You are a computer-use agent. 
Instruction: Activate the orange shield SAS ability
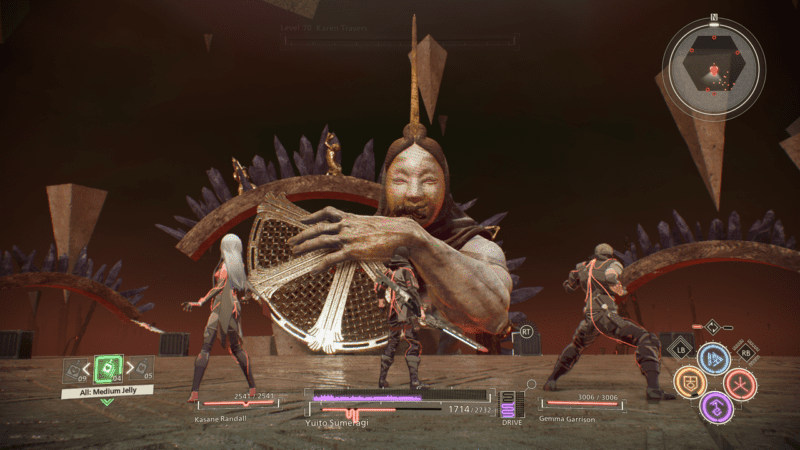(688, 383)
